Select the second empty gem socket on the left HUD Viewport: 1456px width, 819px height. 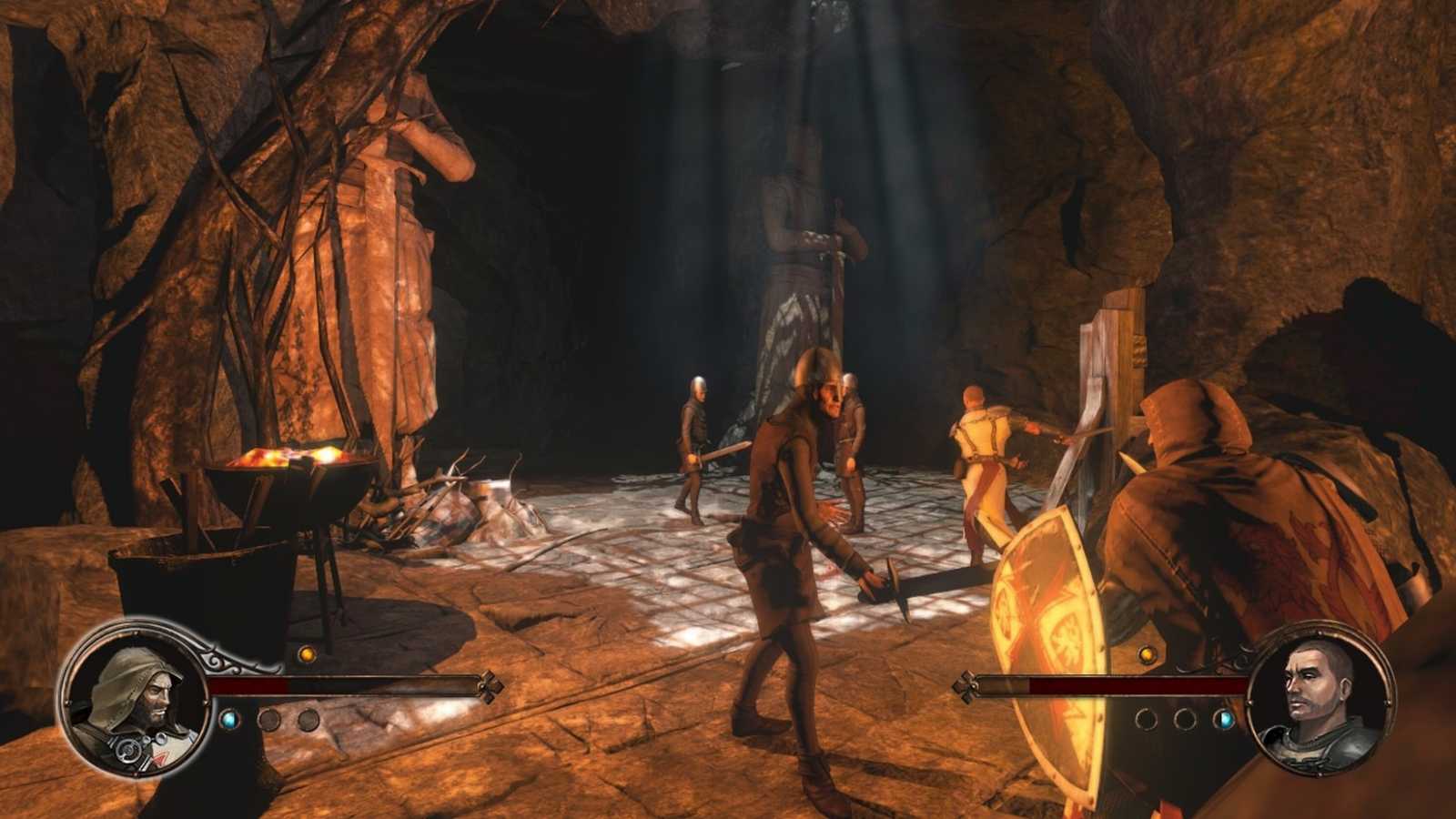[308, 719]
